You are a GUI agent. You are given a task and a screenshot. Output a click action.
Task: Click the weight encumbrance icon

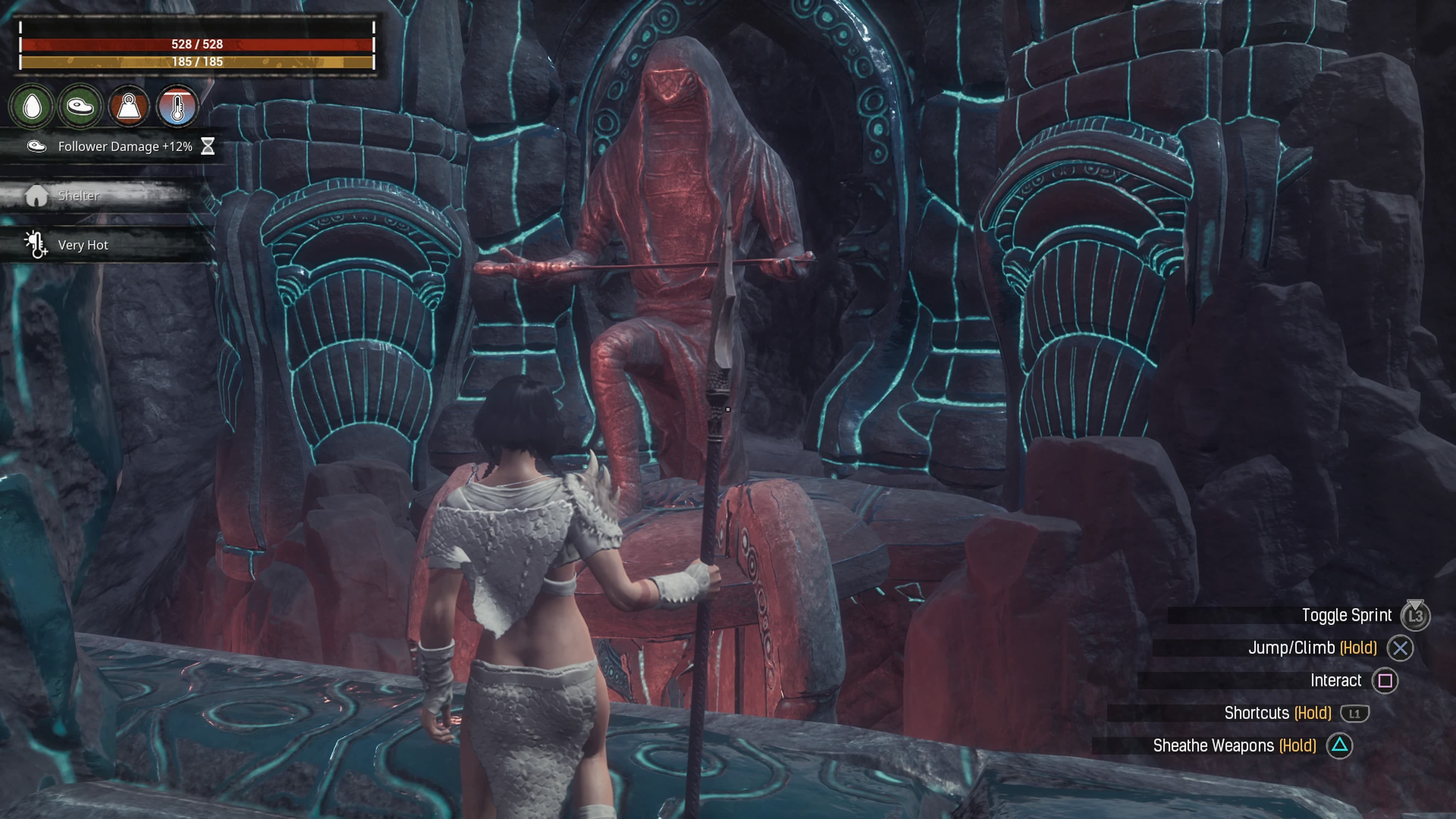coord(129,106)
